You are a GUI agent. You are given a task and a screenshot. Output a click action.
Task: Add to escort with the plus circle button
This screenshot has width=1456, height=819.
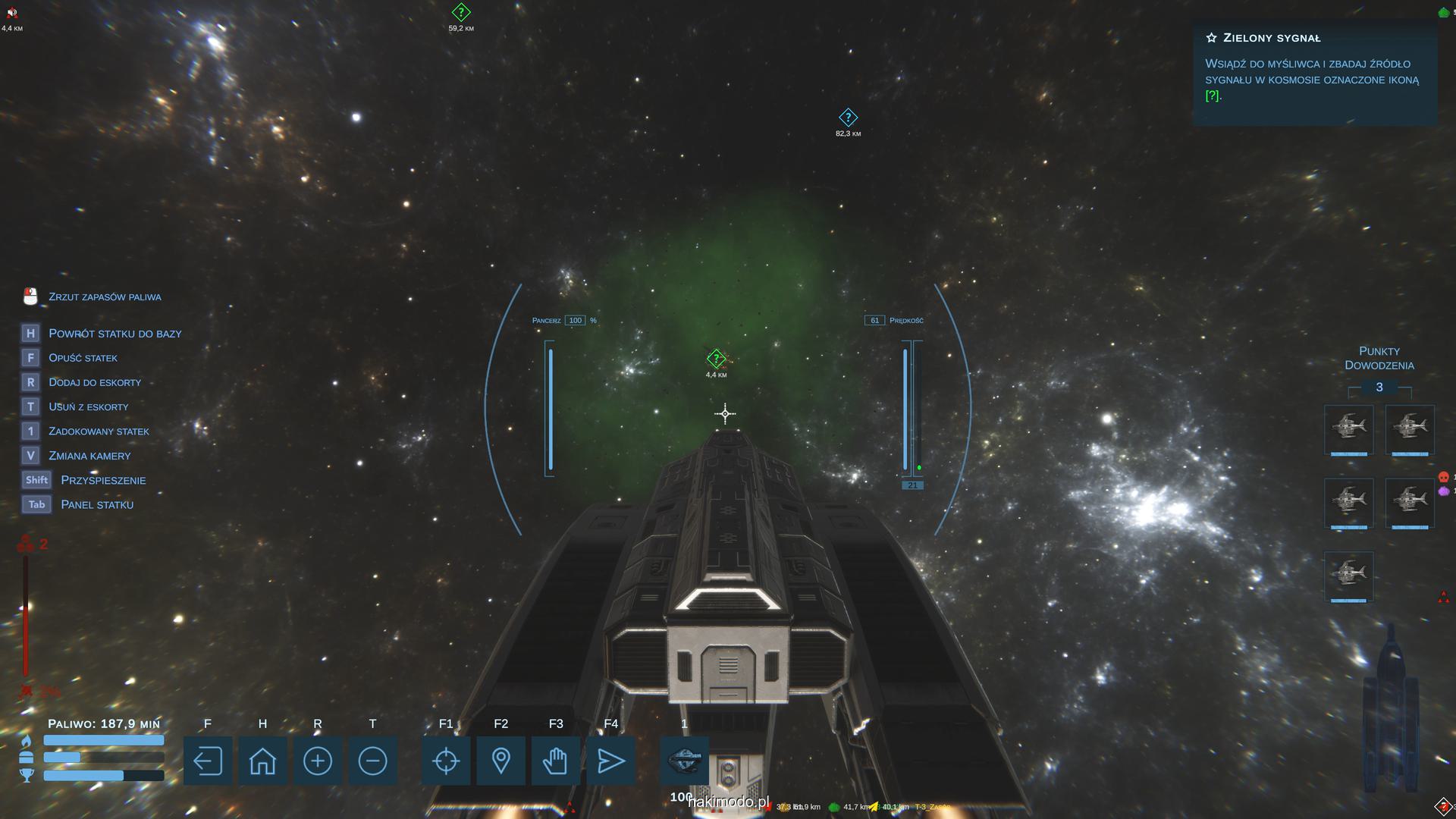pyautogui.click(x=317, y=761)
